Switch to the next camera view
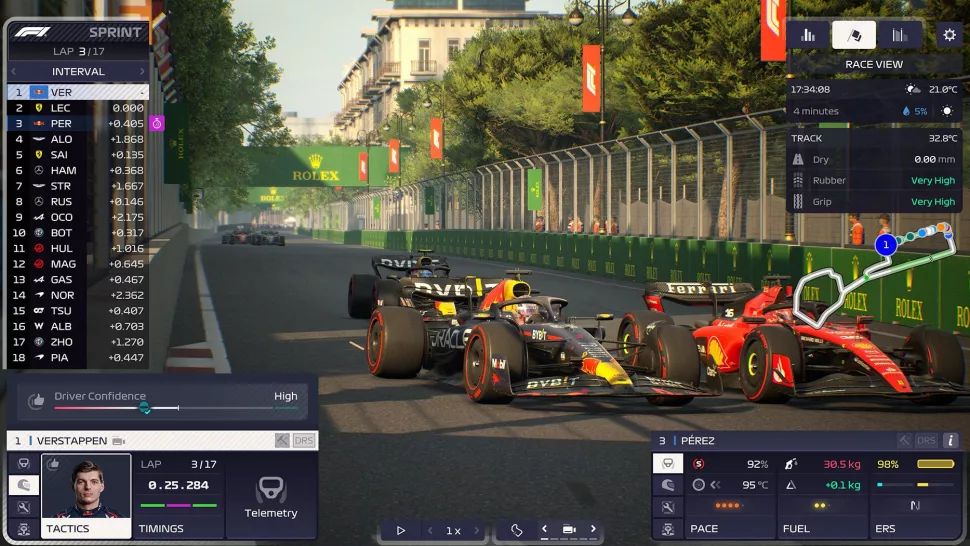This screenshot has width=970, height=546. coord(593,529)
